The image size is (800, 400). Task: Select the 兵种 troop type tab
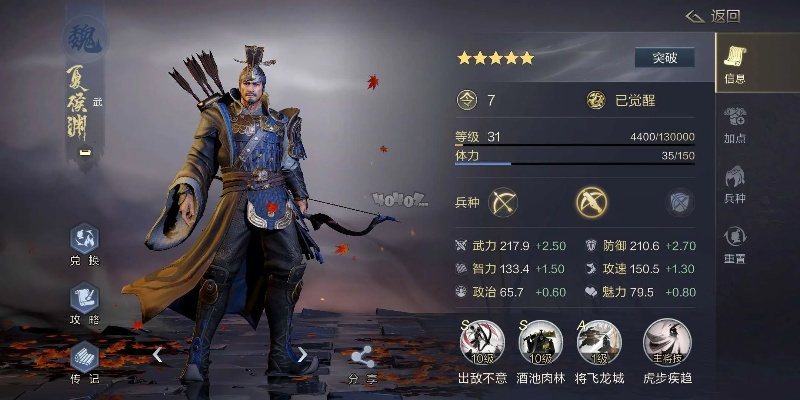tap(735, 184)
